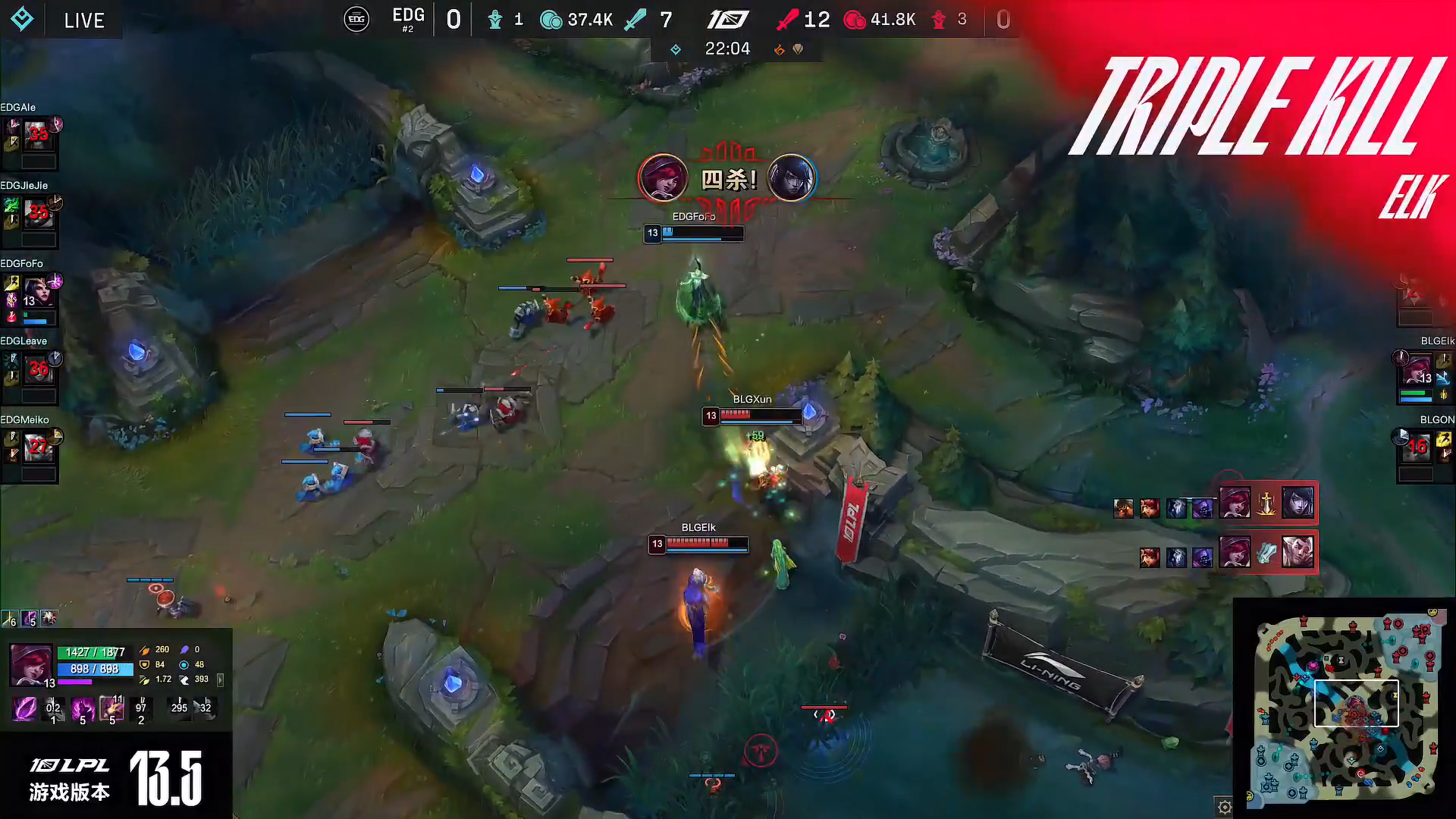The image size is (1456, 819).
Task: Click the buff icon showing stack count 6
Action: 10,619
